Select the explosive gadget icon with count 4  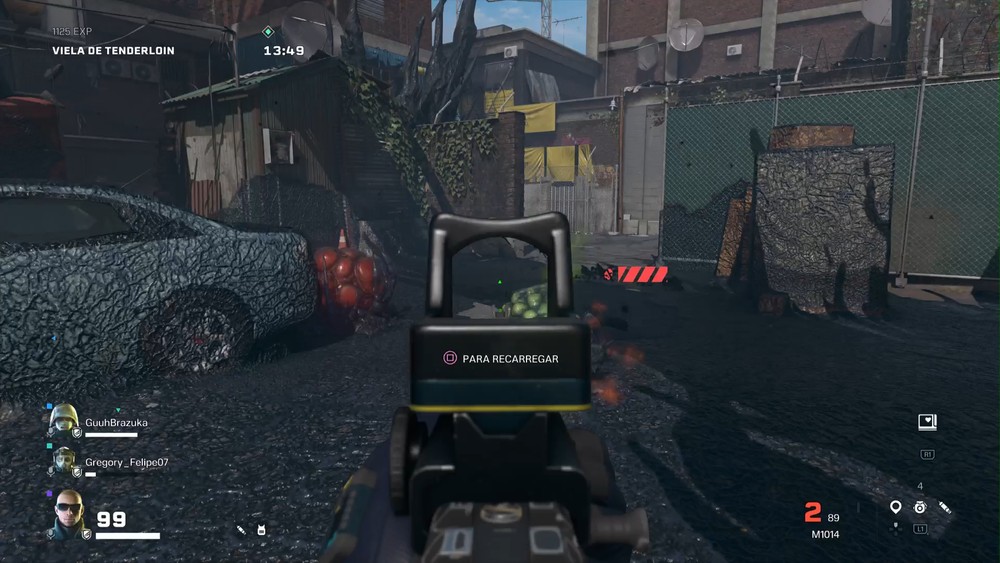pyautogui.click(x=920, y=507)
